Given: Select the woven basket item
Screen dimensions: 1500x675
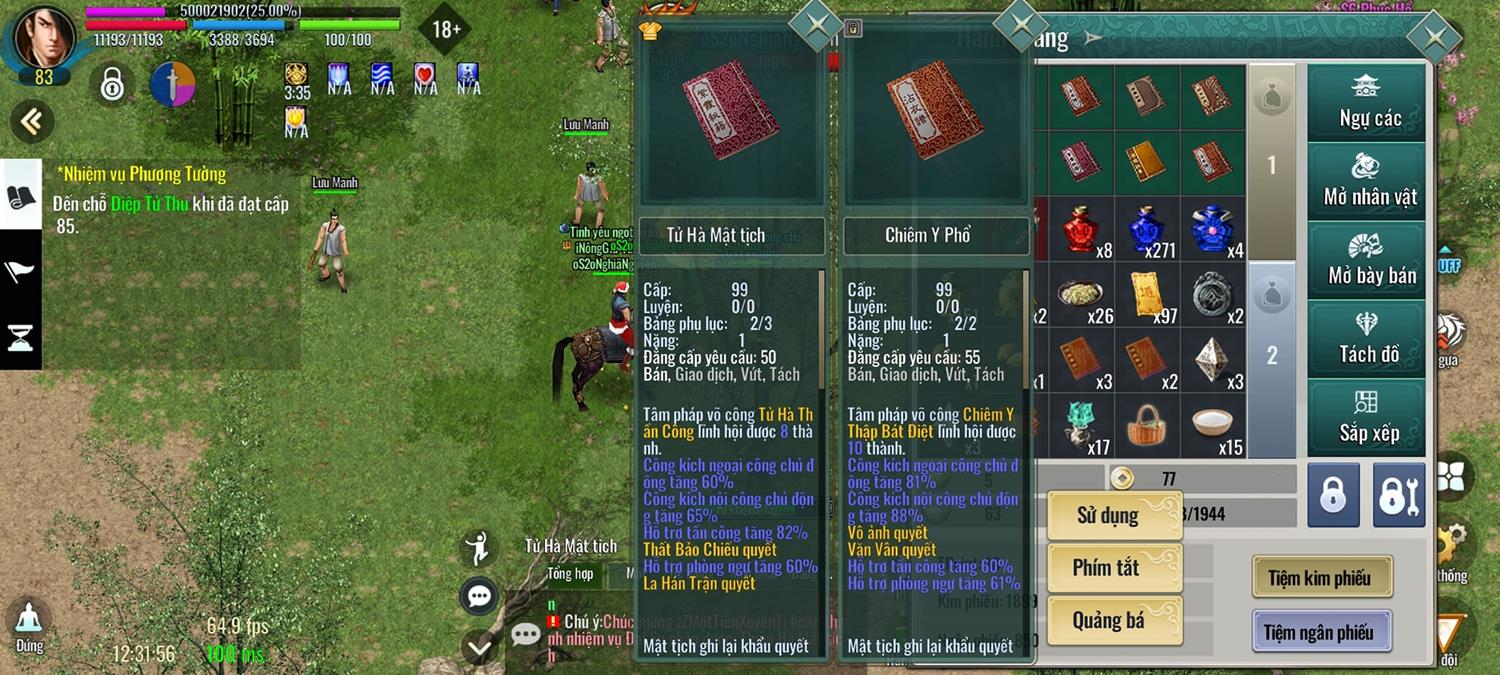Looking at the screenshot, I should [1147, 426].
